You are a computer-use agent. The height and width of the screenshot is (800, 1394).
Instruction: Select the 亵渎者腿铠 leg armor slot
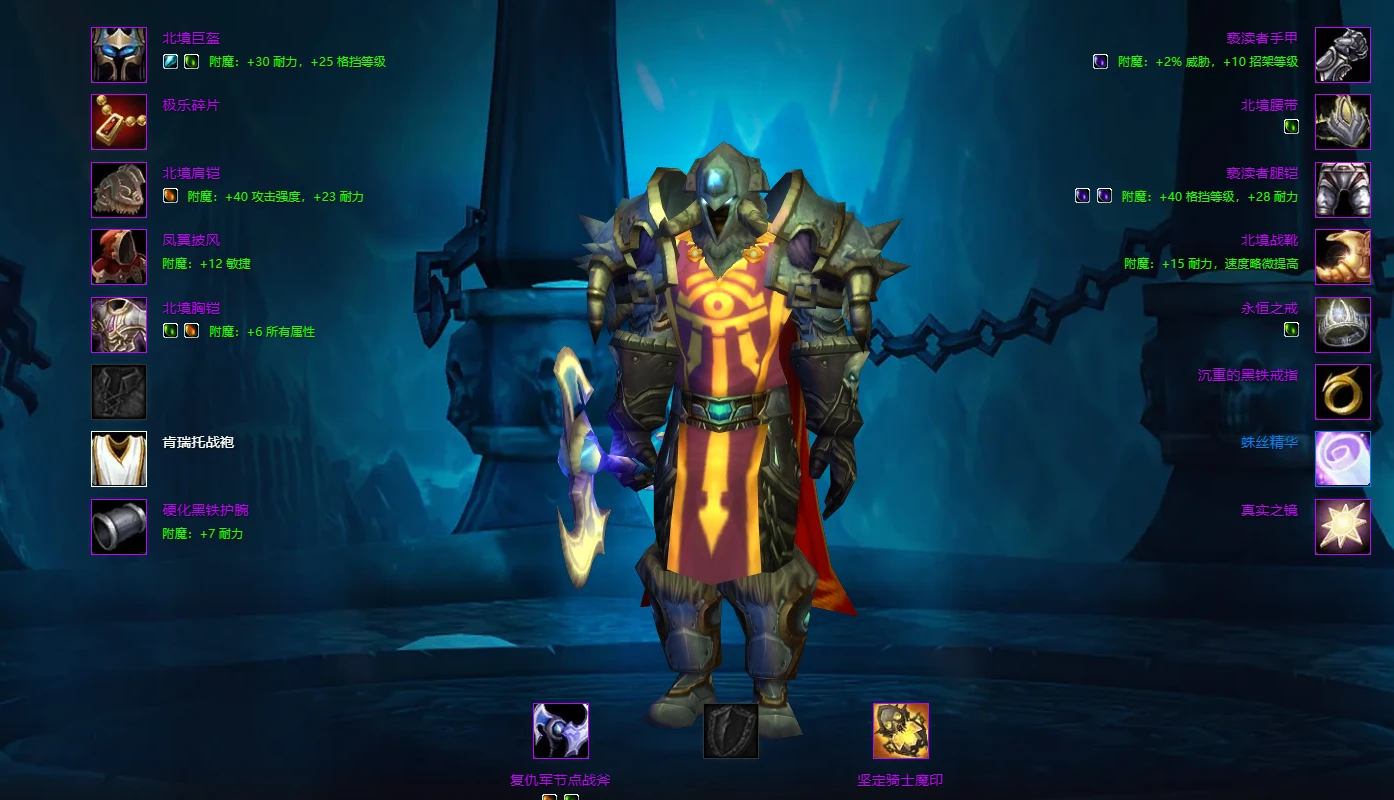point(1342,189)
